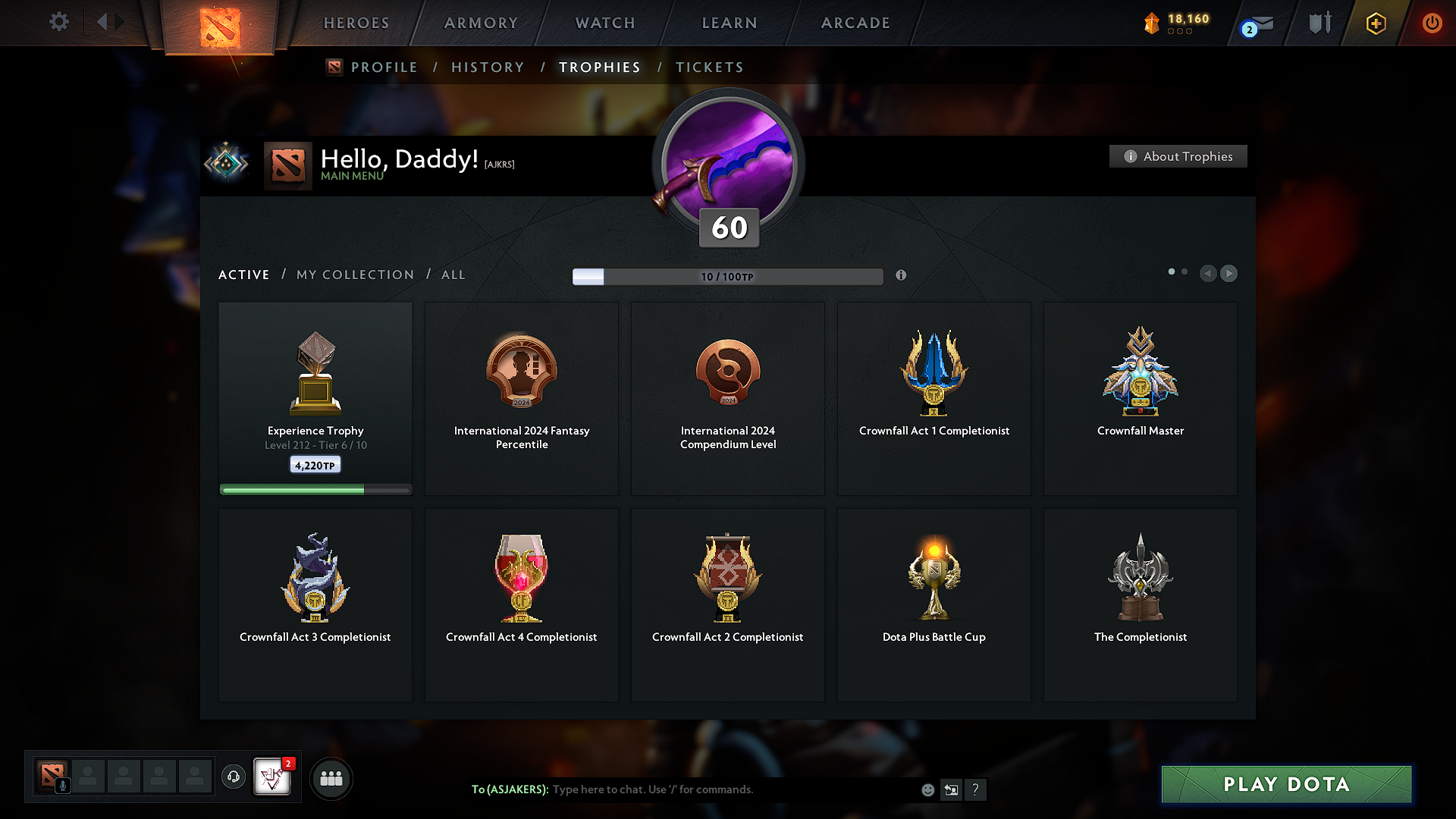This screenshot has height=819, width=1456.
Task: Open the History tab
Action: (x=488, y=67)
